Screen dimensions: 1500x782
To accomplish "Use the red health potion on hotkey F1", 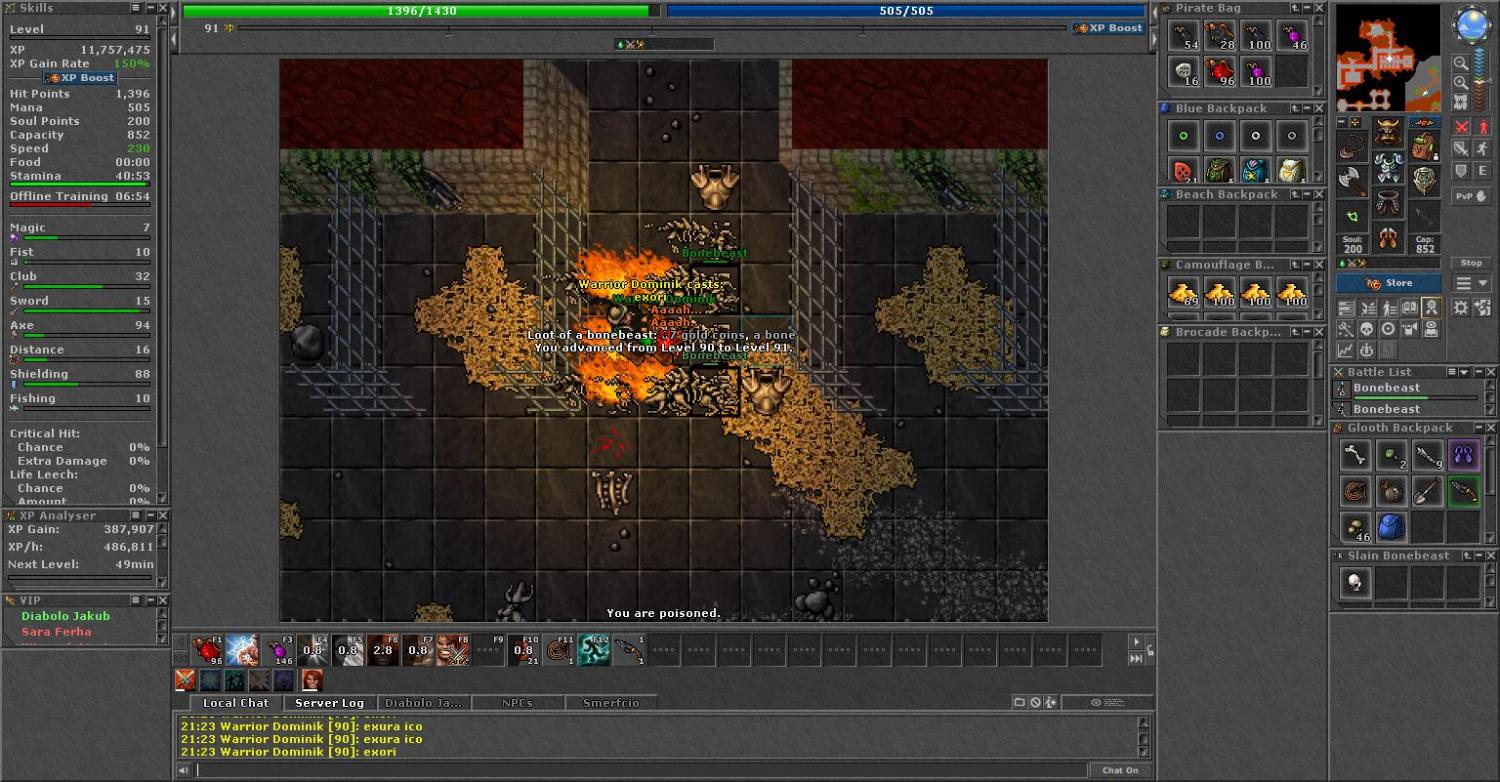I will [x=208, y=650].
